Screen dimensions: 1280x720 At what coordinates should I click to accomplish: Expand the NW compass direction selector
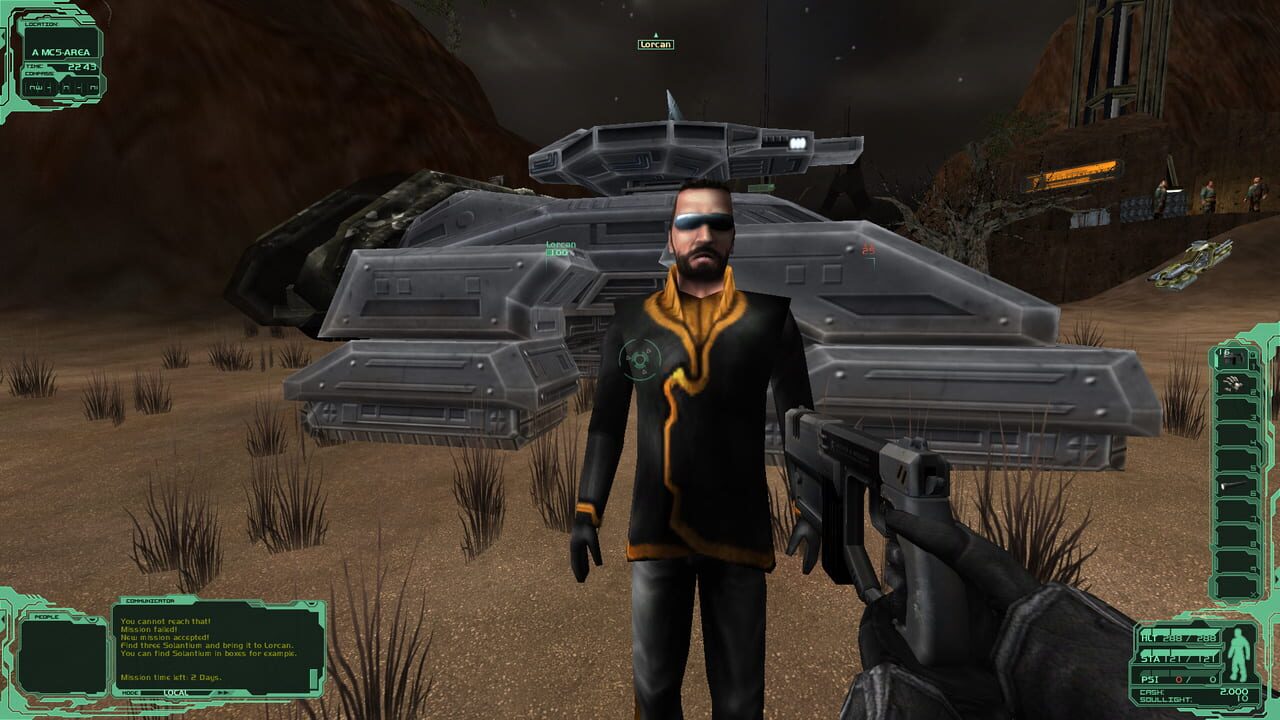pyautogui.click(x=38, y=87)
